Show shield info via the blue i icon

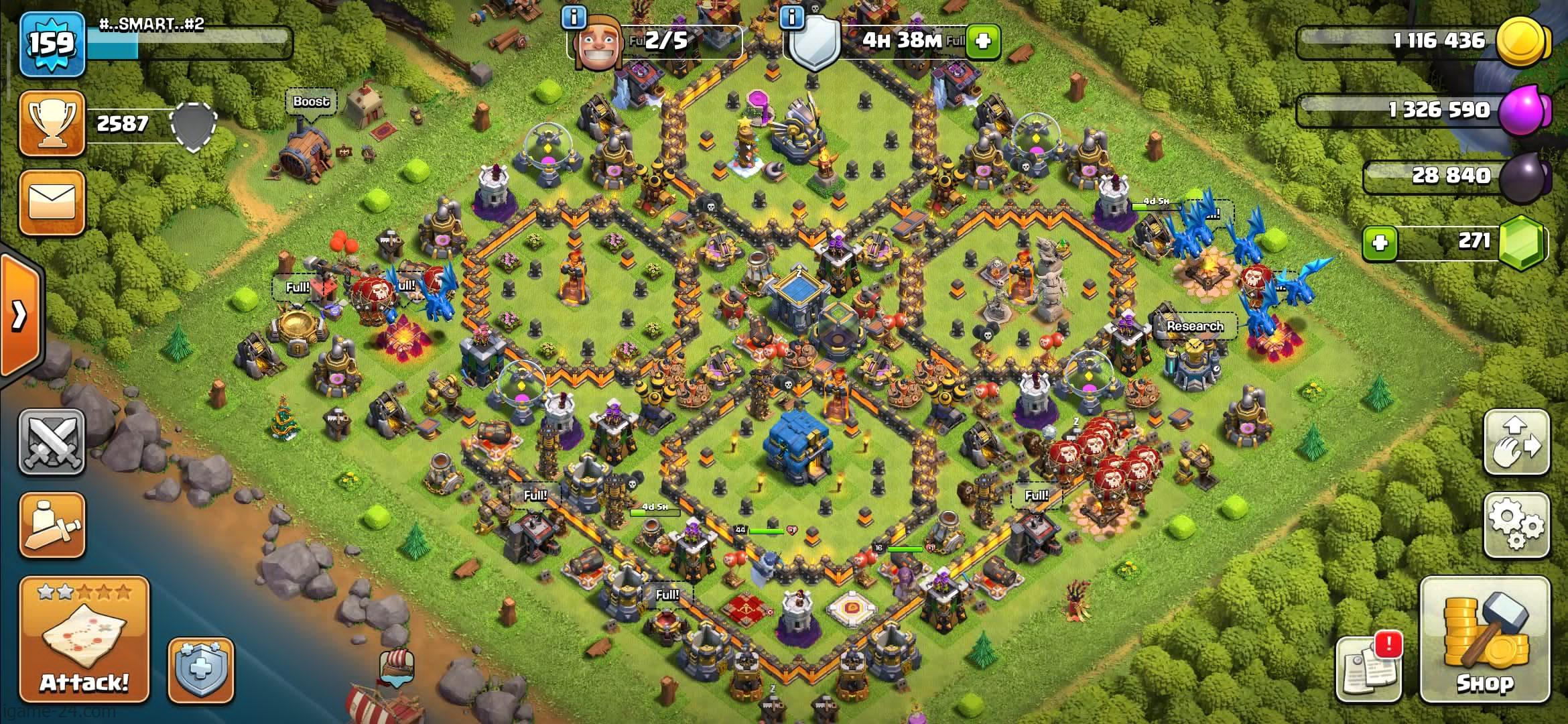pyautogui.click(x=793, y=18)
